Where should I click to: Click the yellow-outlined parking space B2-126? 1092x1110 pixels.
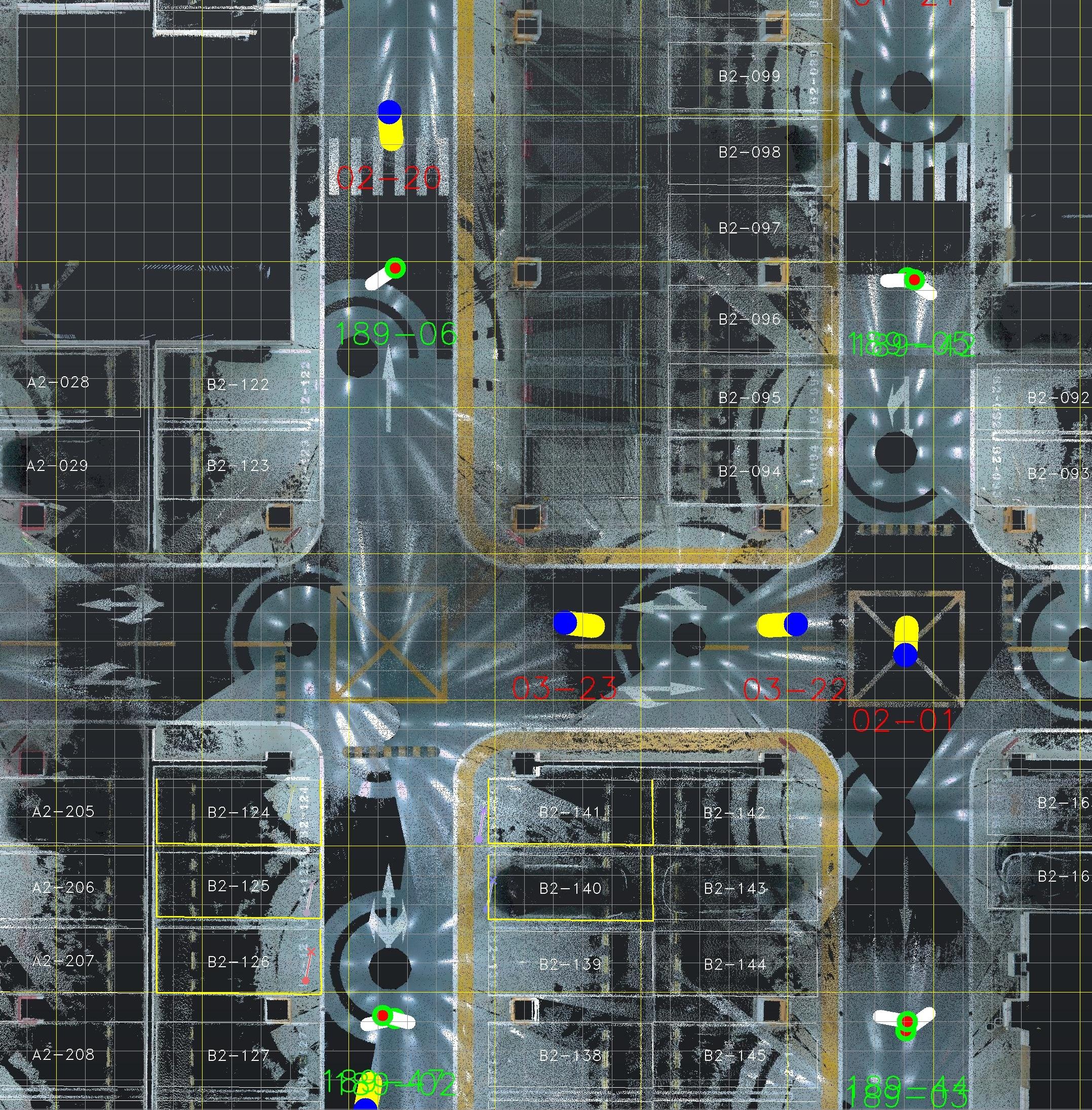(238, 962)
